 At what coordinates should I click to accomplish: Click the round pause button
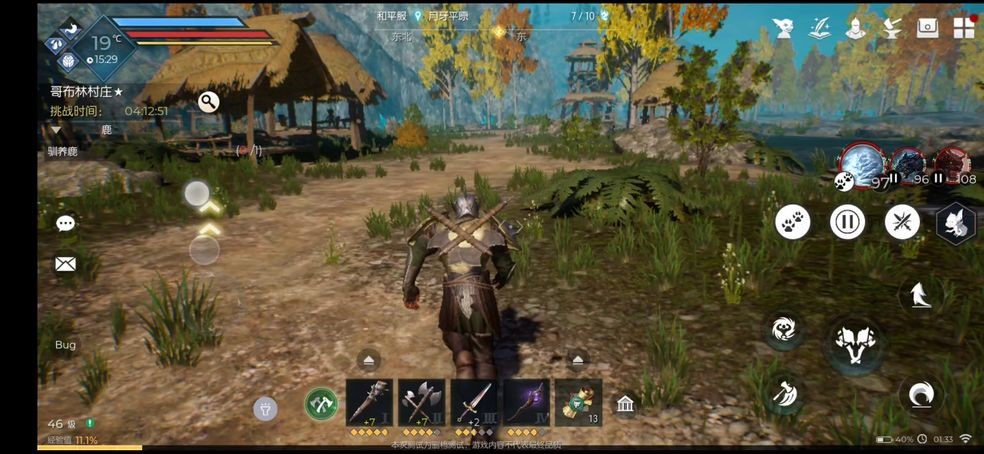pyautogui.click(x=847, y=221)
